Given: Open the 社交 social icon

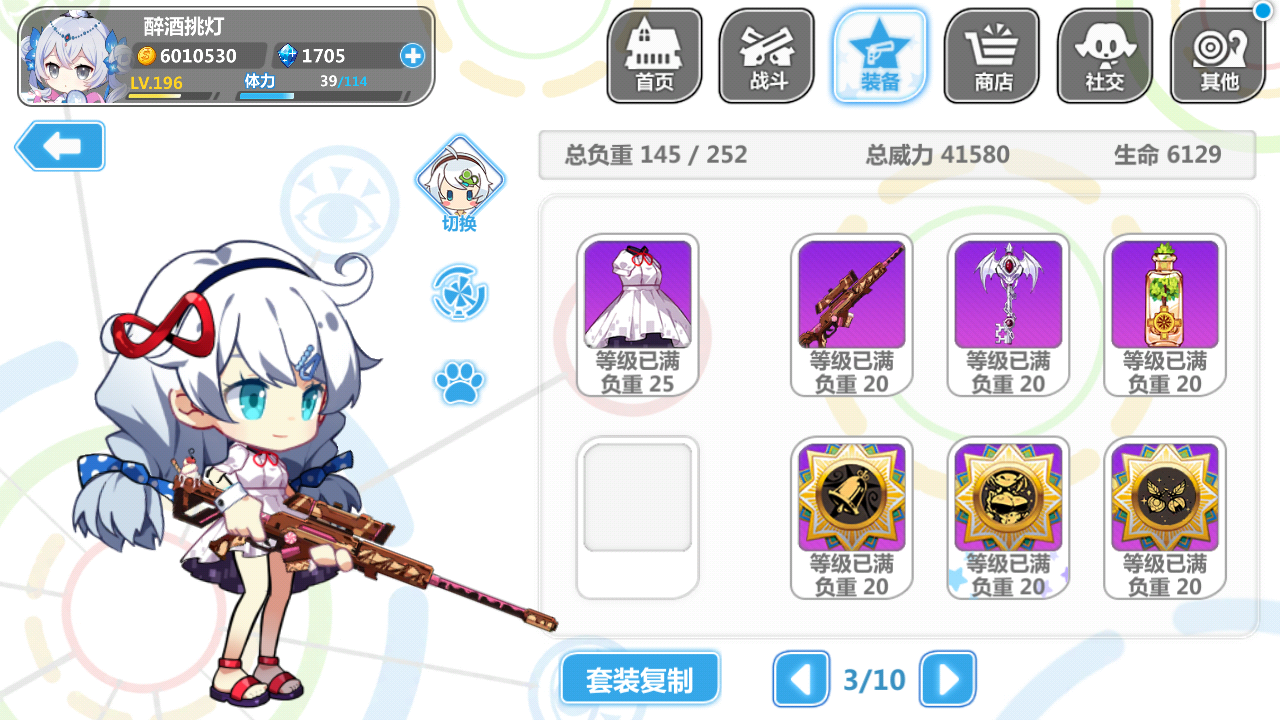Looking at the screenshot, I should pyautogui.click(x=1104, y=55).
